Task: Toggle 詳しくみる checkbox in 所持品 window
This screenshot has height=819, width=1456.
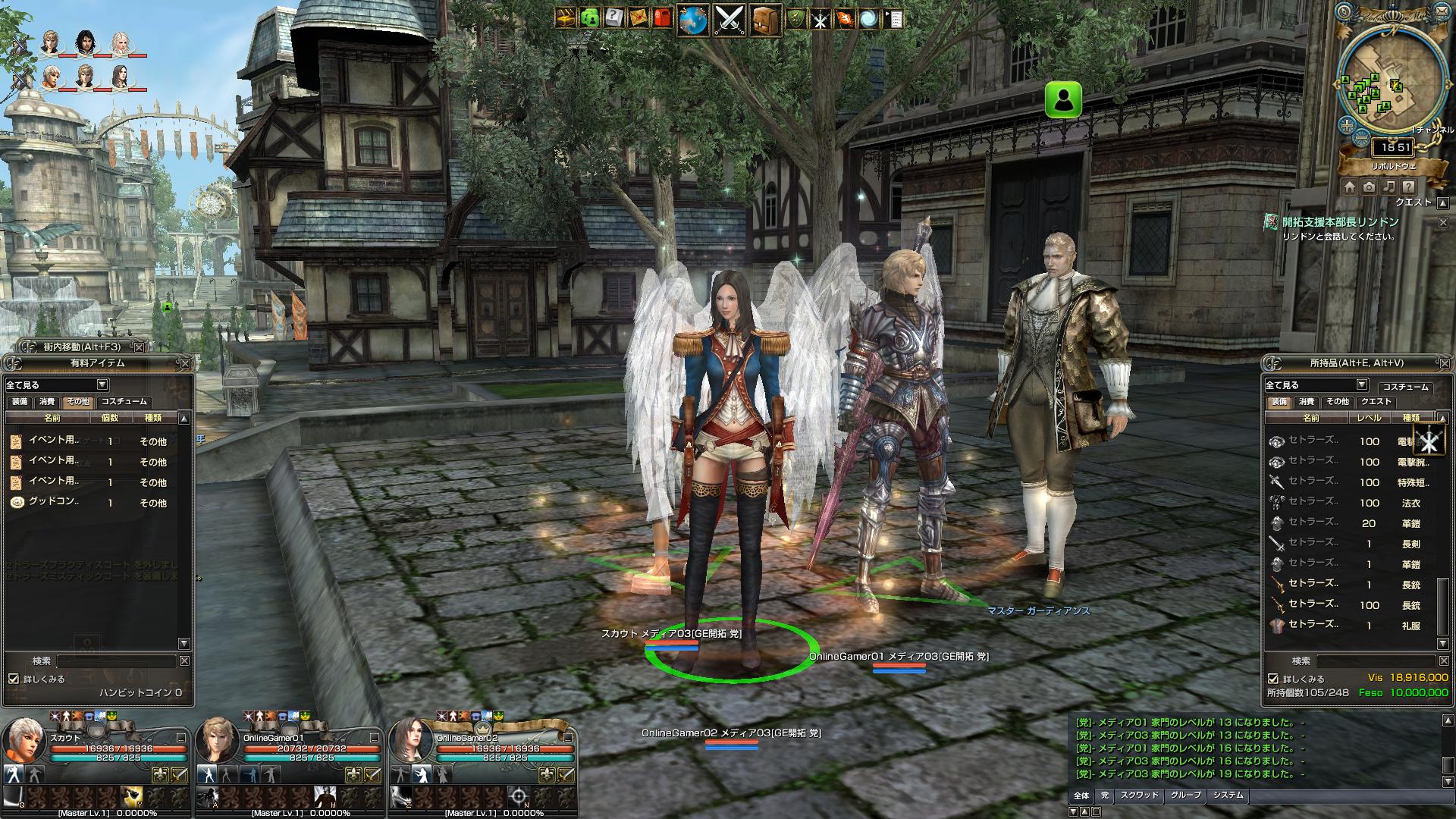Action: 1273,679
